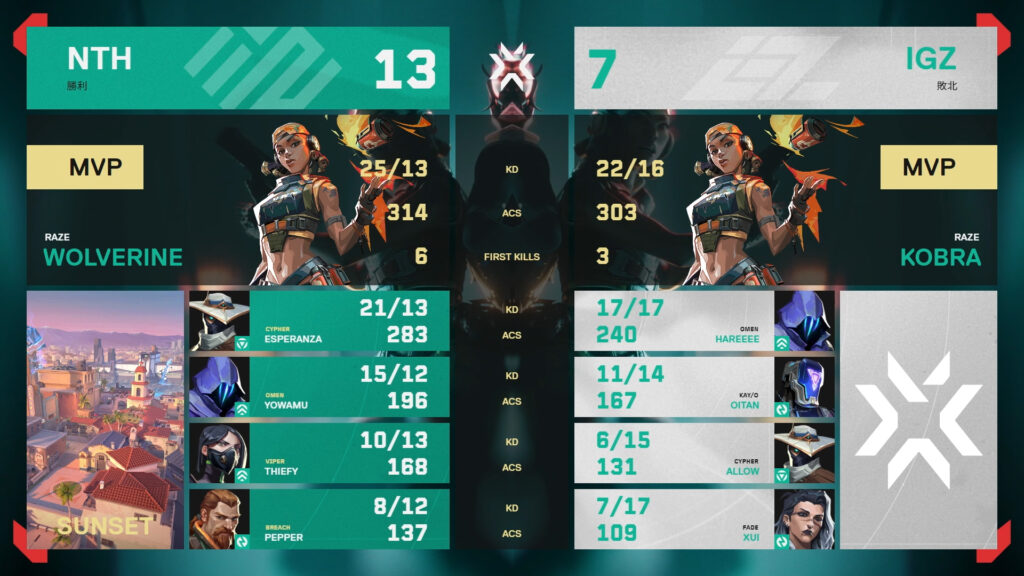Viewport: 1024px width, 576px height.
Task: Open the Sunset map thumbnail
Action: click(105, 420)
